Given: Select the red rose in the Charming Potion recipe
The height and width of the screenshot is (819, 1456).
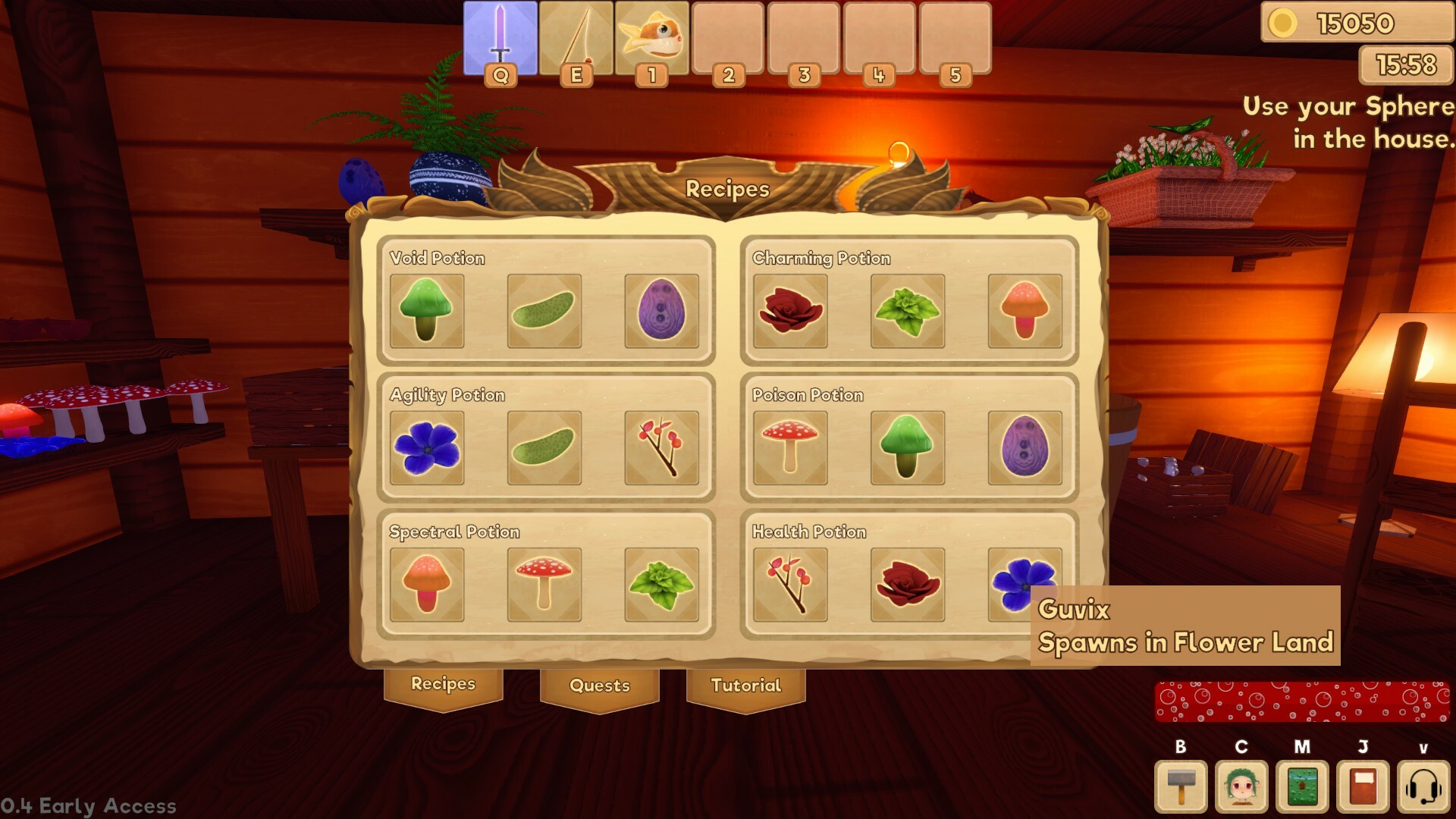Looking at the screenshot, I should point(789,309).
